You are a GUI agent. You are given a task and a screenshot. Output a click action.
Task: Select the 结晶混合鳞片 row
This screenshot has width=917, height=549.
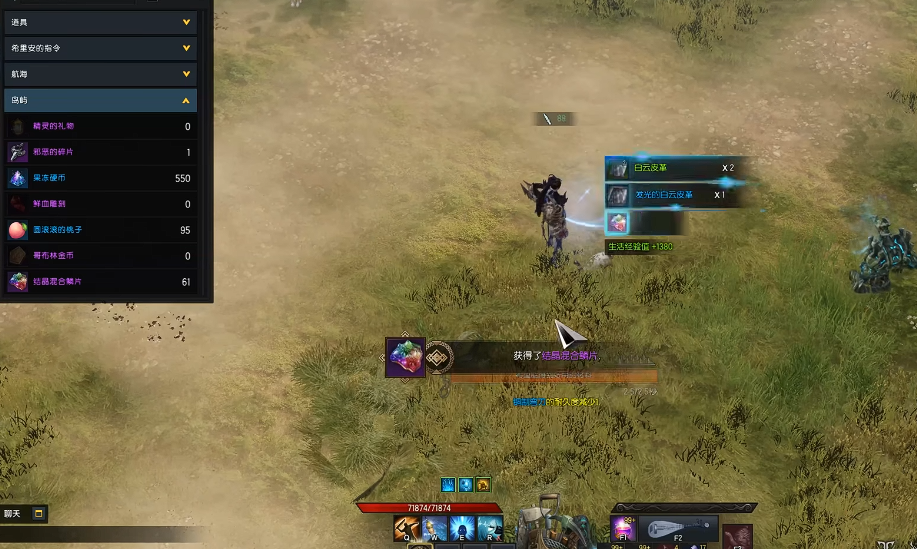(100, 282)
